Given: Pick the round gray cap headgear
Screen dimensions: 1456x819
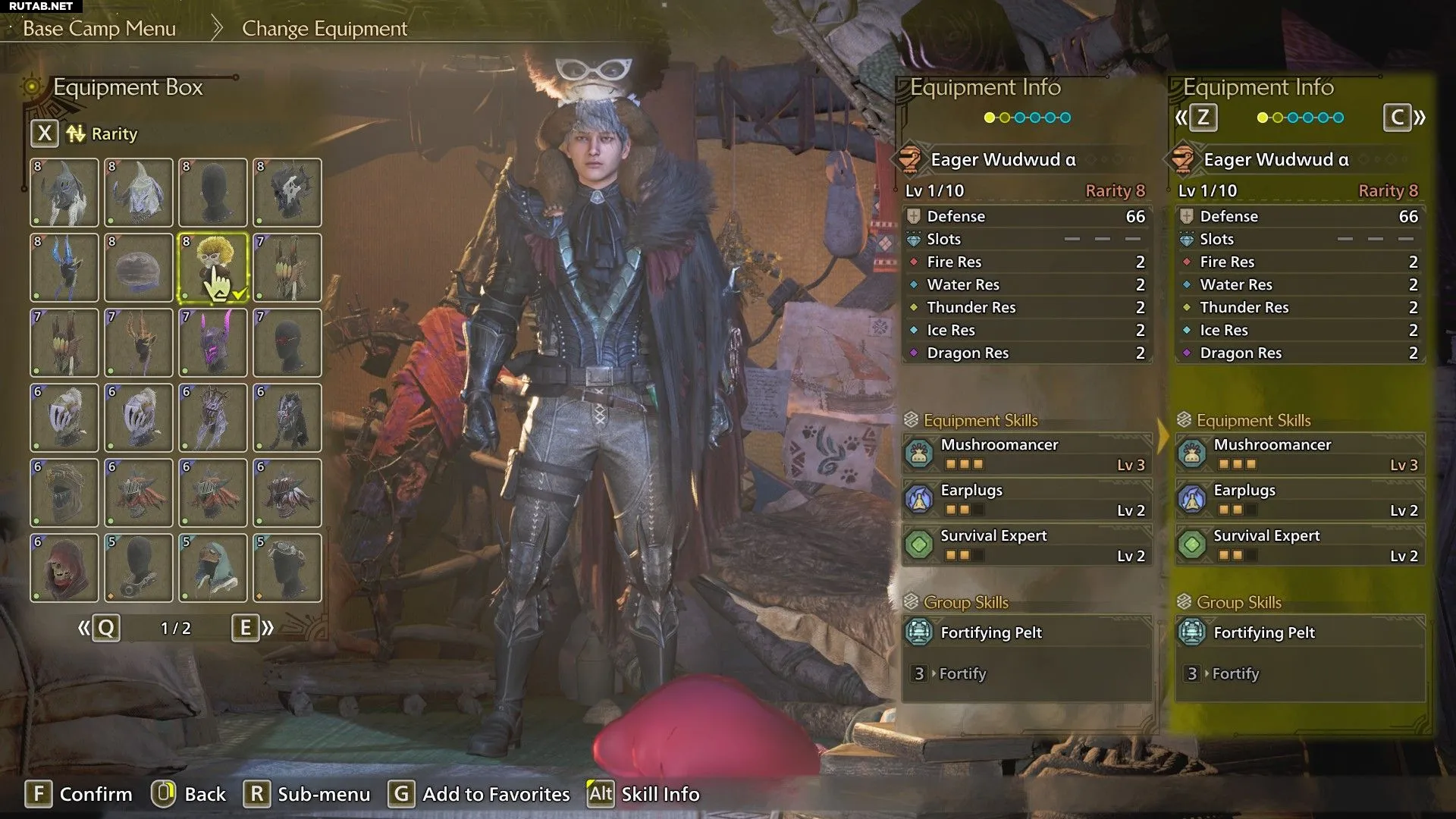Looking at the screenshot, I should [x=139, y=267].
